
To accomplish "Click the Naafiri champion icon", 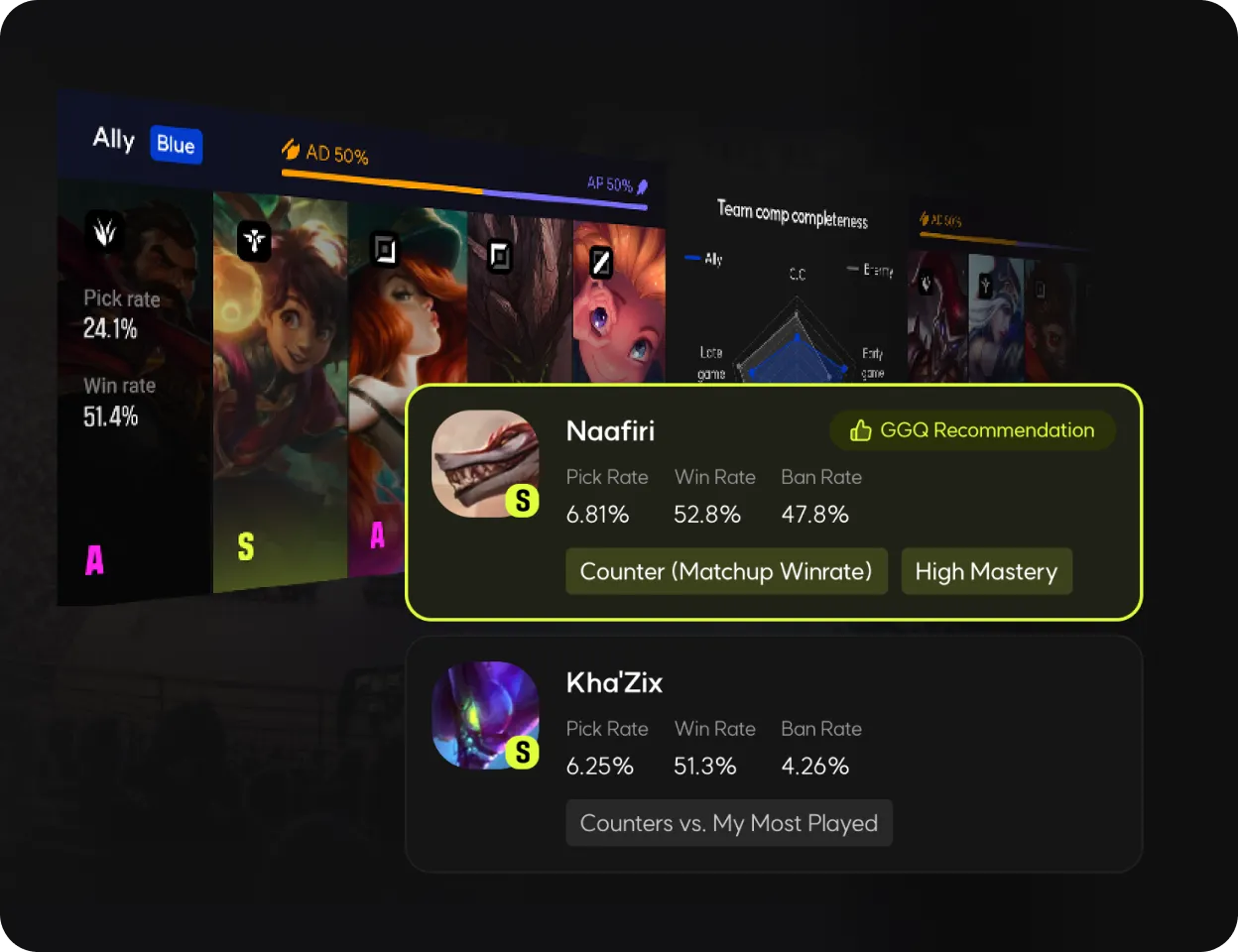I will pyautogui.click(x=485, y=463).
